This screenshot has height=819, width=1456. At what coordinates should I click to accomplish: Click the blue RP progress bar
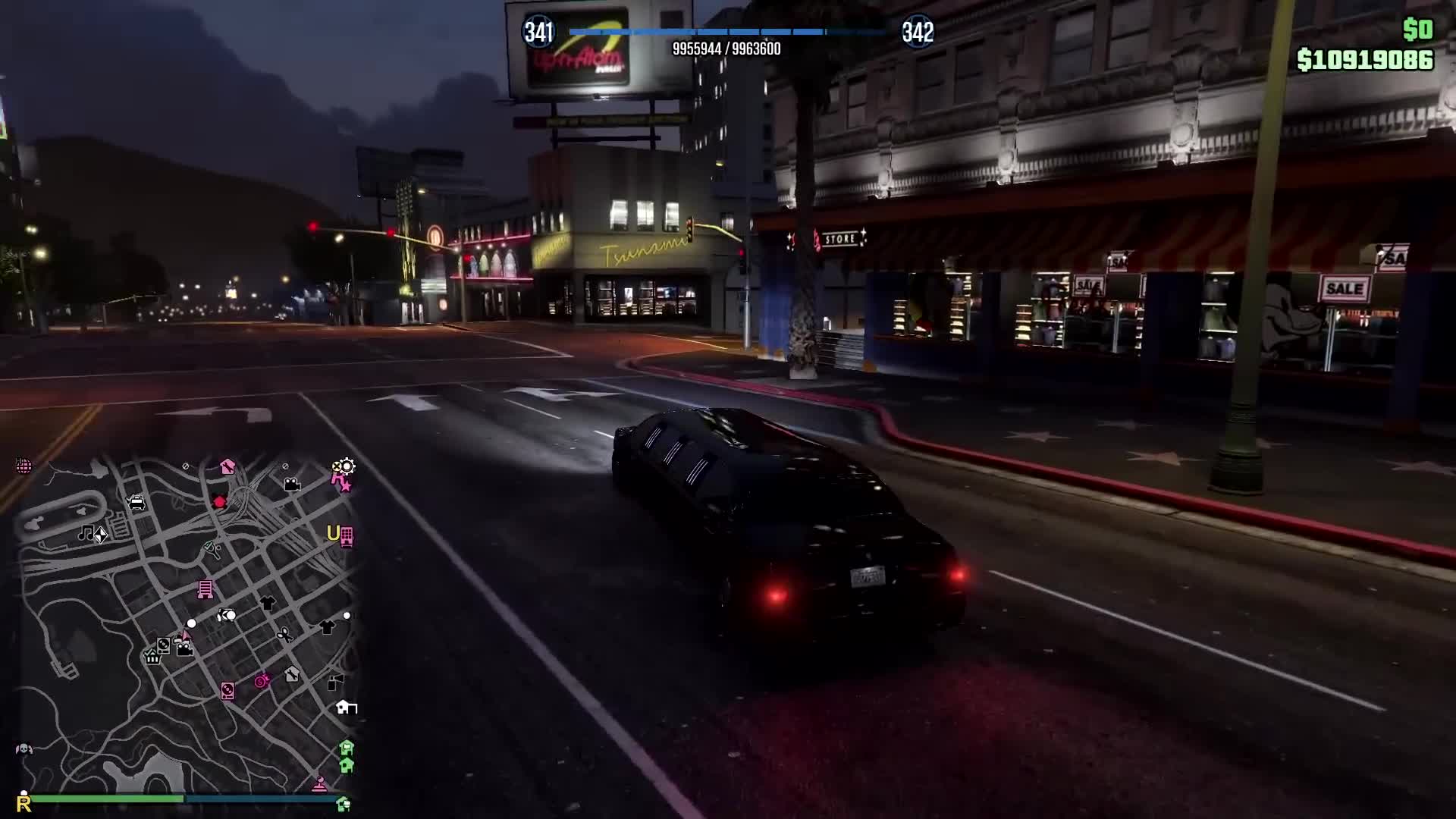click(720, 32)
